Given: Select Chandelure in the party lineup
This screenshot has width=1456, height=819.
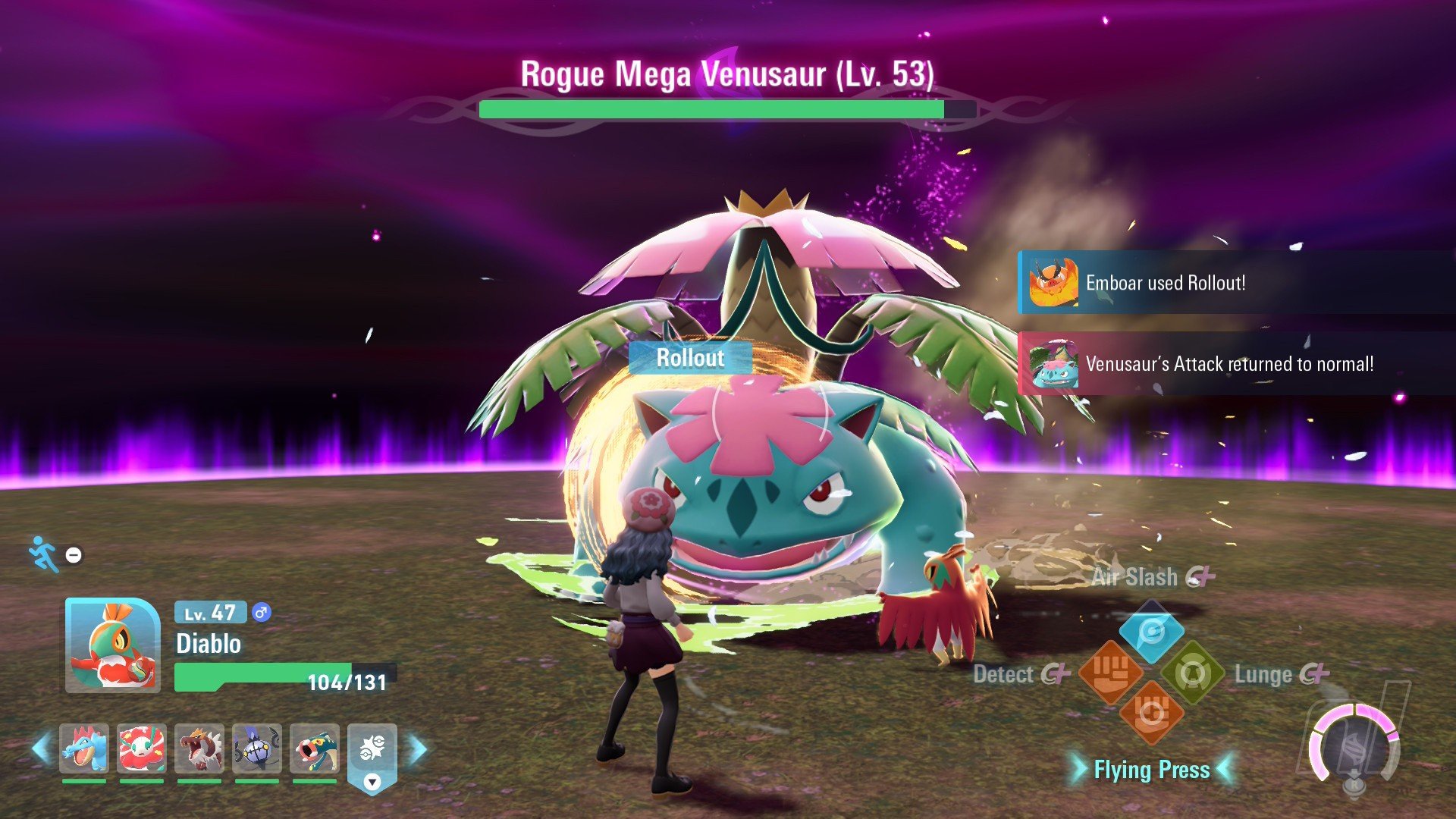Looking at the screenshot, I should pos(257,748).
